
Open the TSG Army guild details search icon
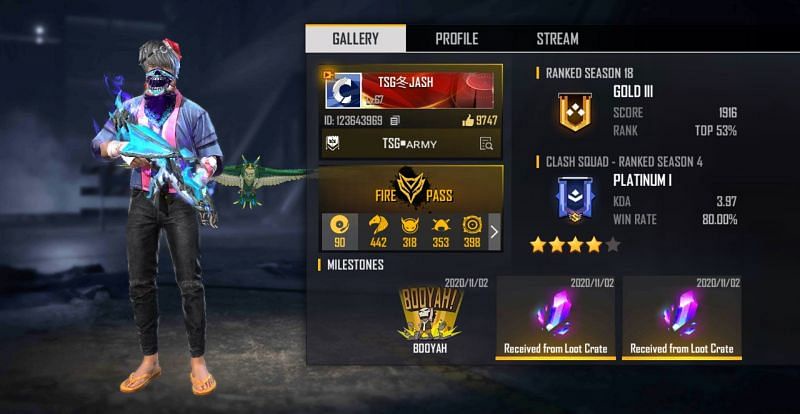(486, 144)
